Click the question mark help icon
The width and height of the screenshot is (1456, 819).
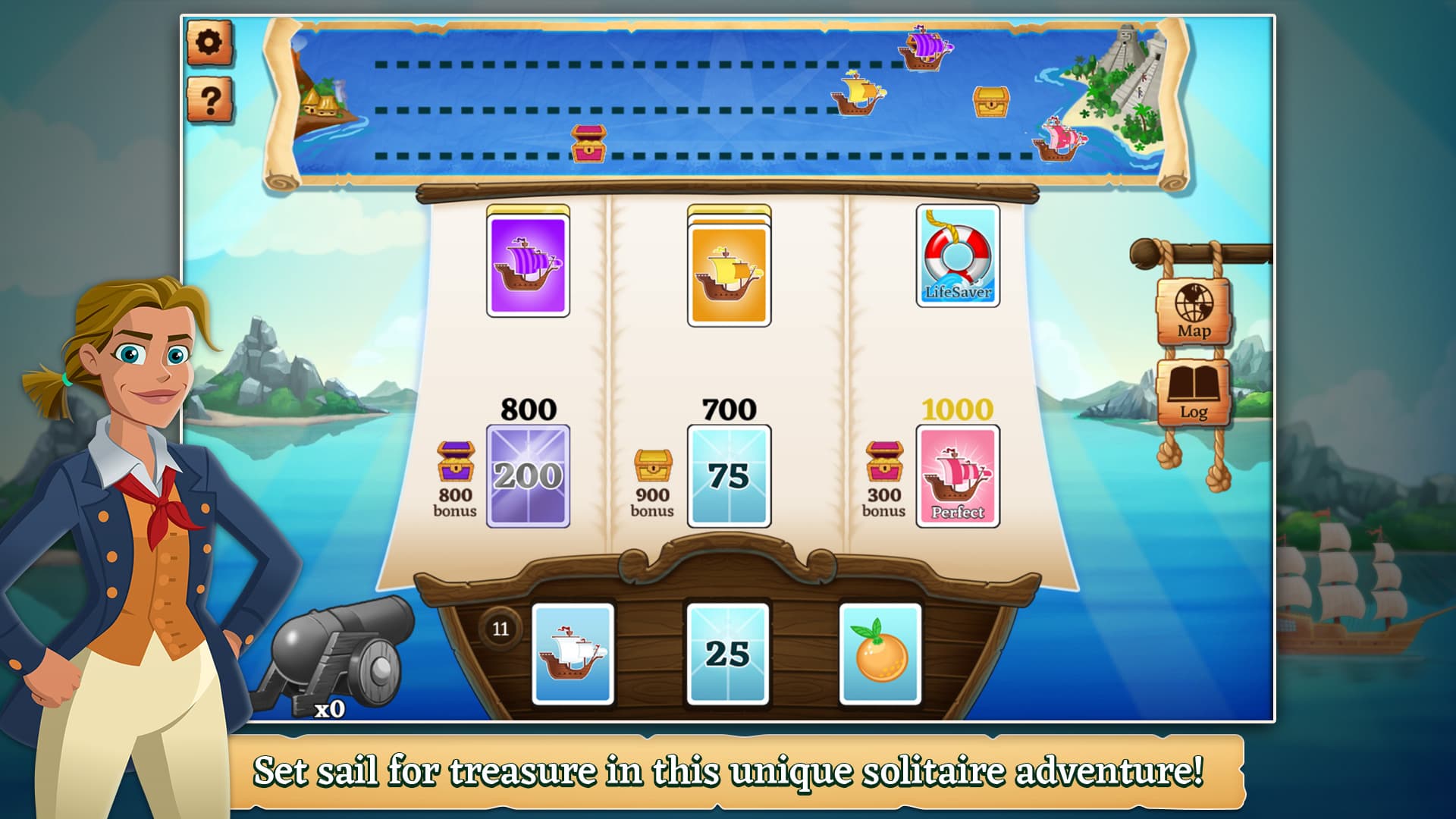(212, 97)
